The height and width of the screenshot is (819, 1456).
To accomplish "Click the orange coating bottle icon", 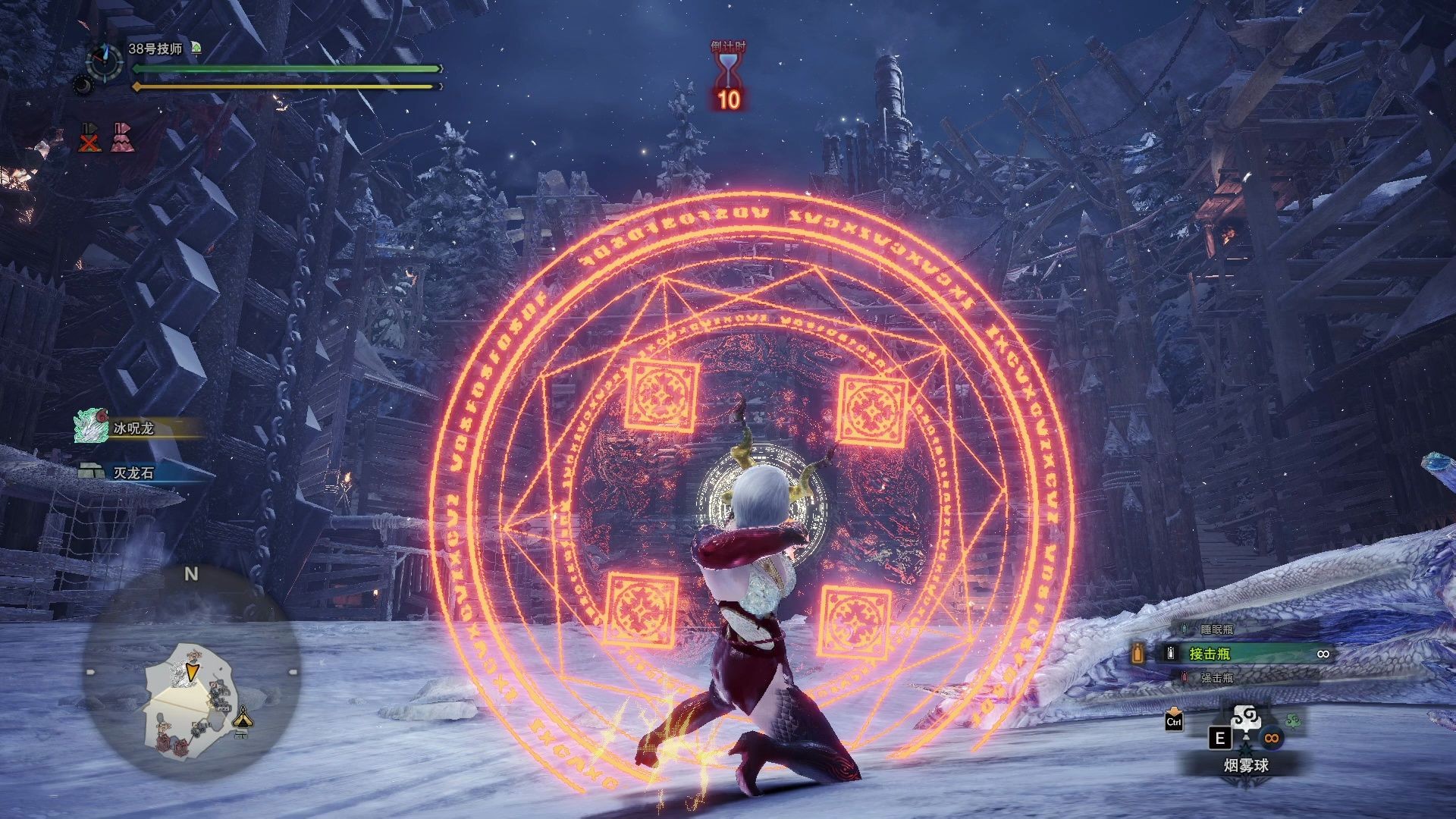I will pos(1137,654).
